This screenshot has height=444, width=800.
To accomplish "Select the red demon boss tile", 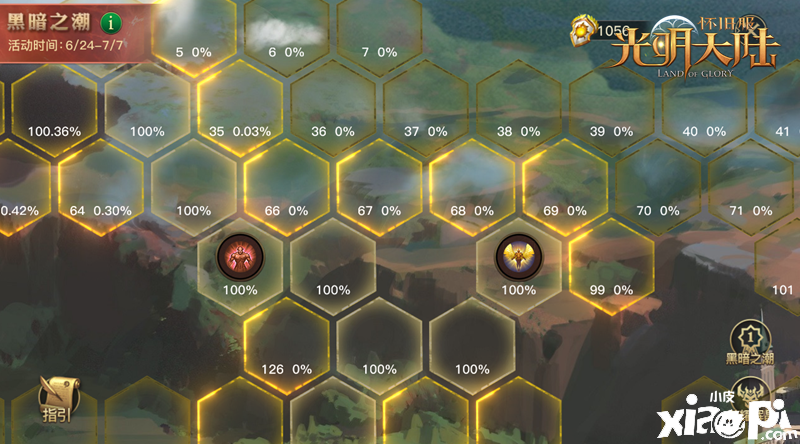I will click(x=240, y=260).
